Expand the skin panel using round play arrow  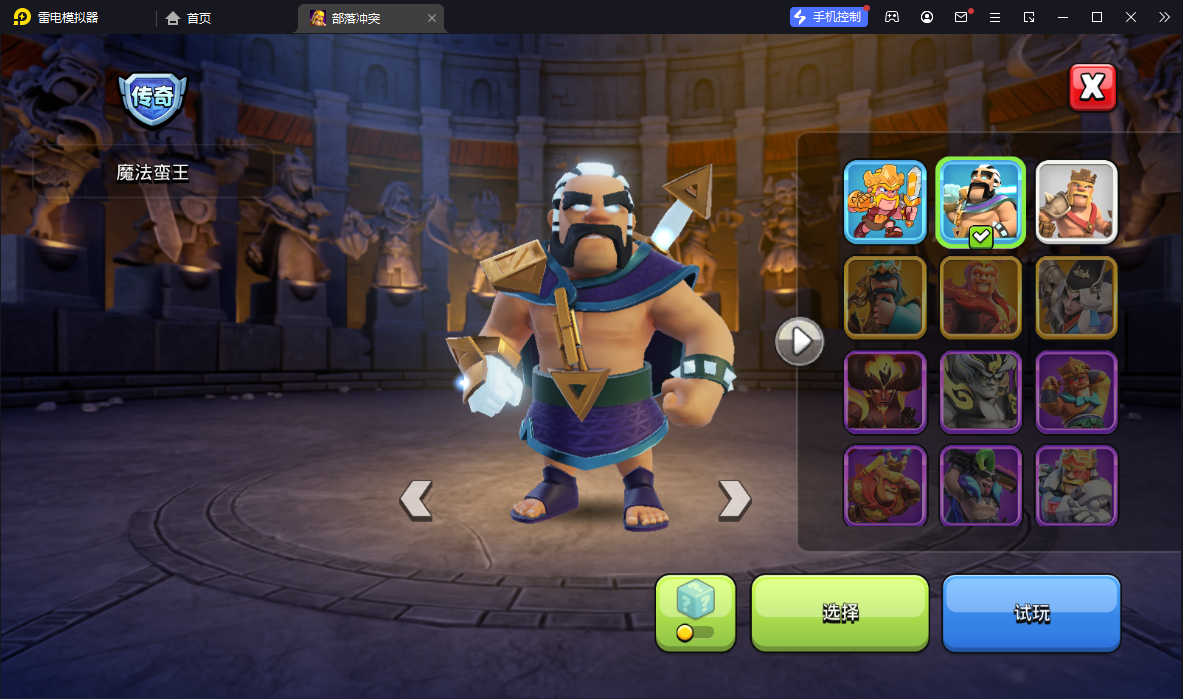(800, 342)
